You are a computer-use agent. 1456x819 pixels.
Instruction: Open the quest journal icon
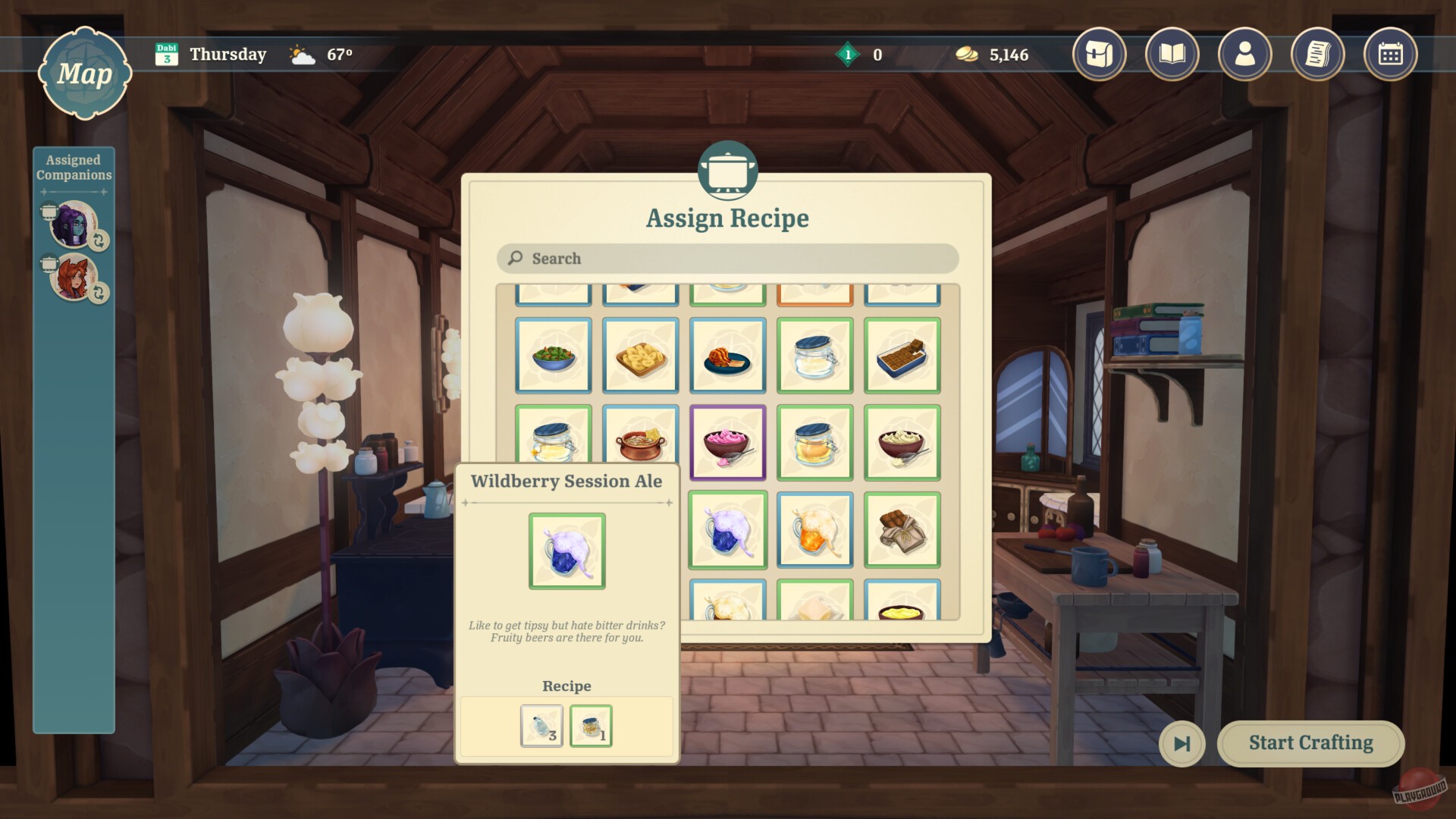(x=1318, y=54)
